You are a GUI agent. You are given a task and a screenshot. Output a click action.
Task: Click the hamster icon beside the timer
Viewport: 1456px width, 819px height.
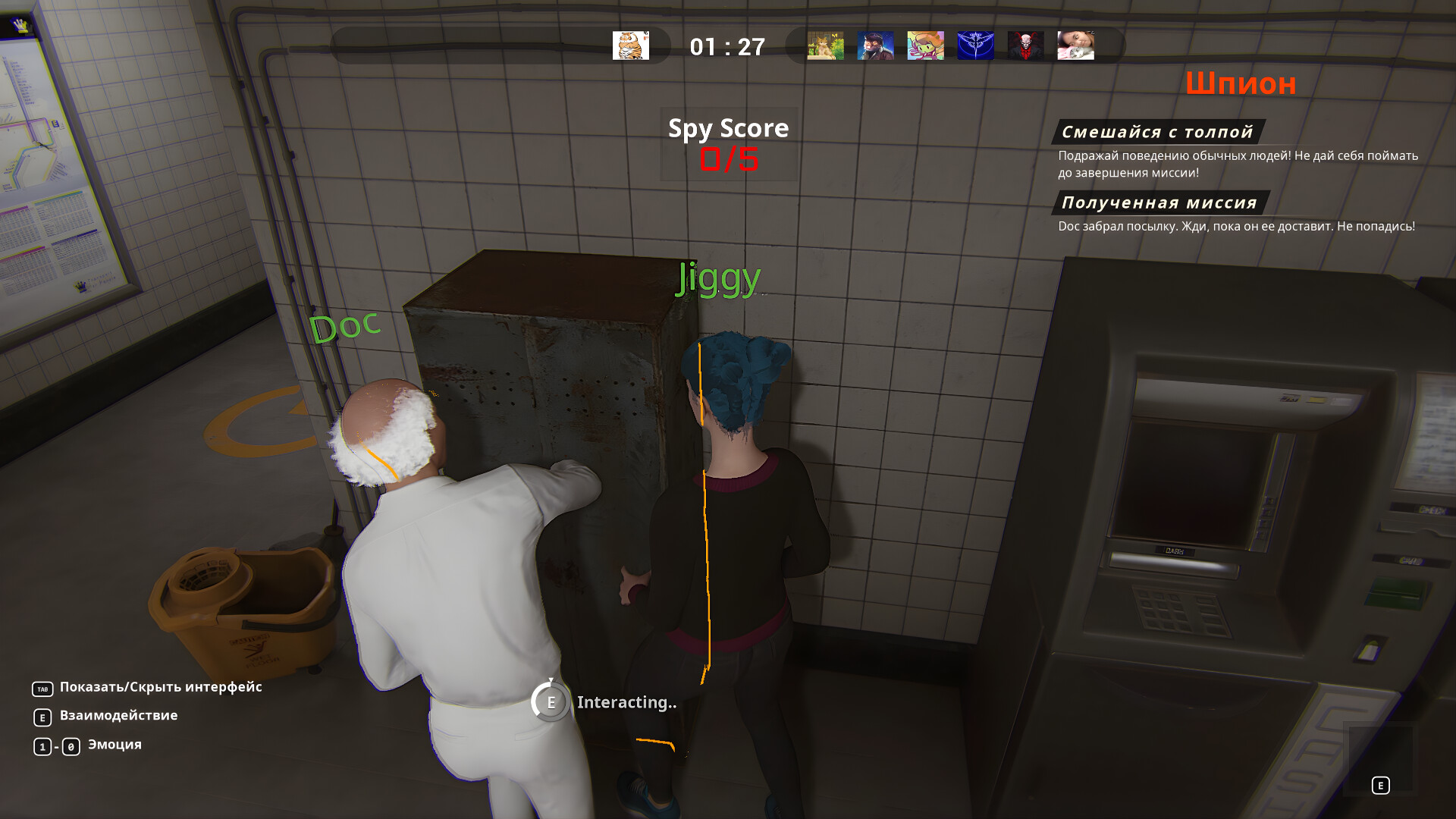pos(631,45)
